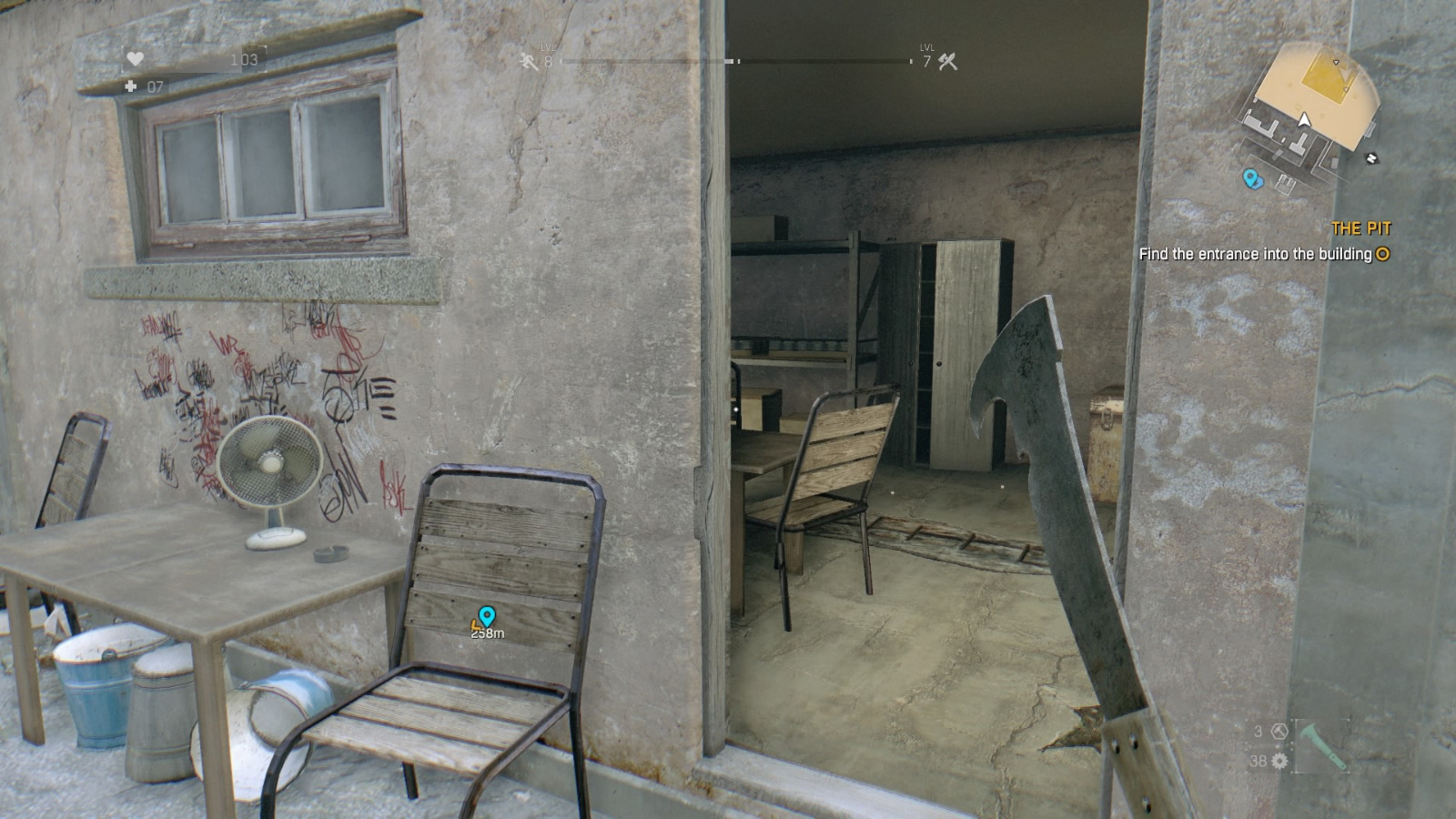
Task: Click the blue waypoint pin on the minimap
Action: 1249,178
